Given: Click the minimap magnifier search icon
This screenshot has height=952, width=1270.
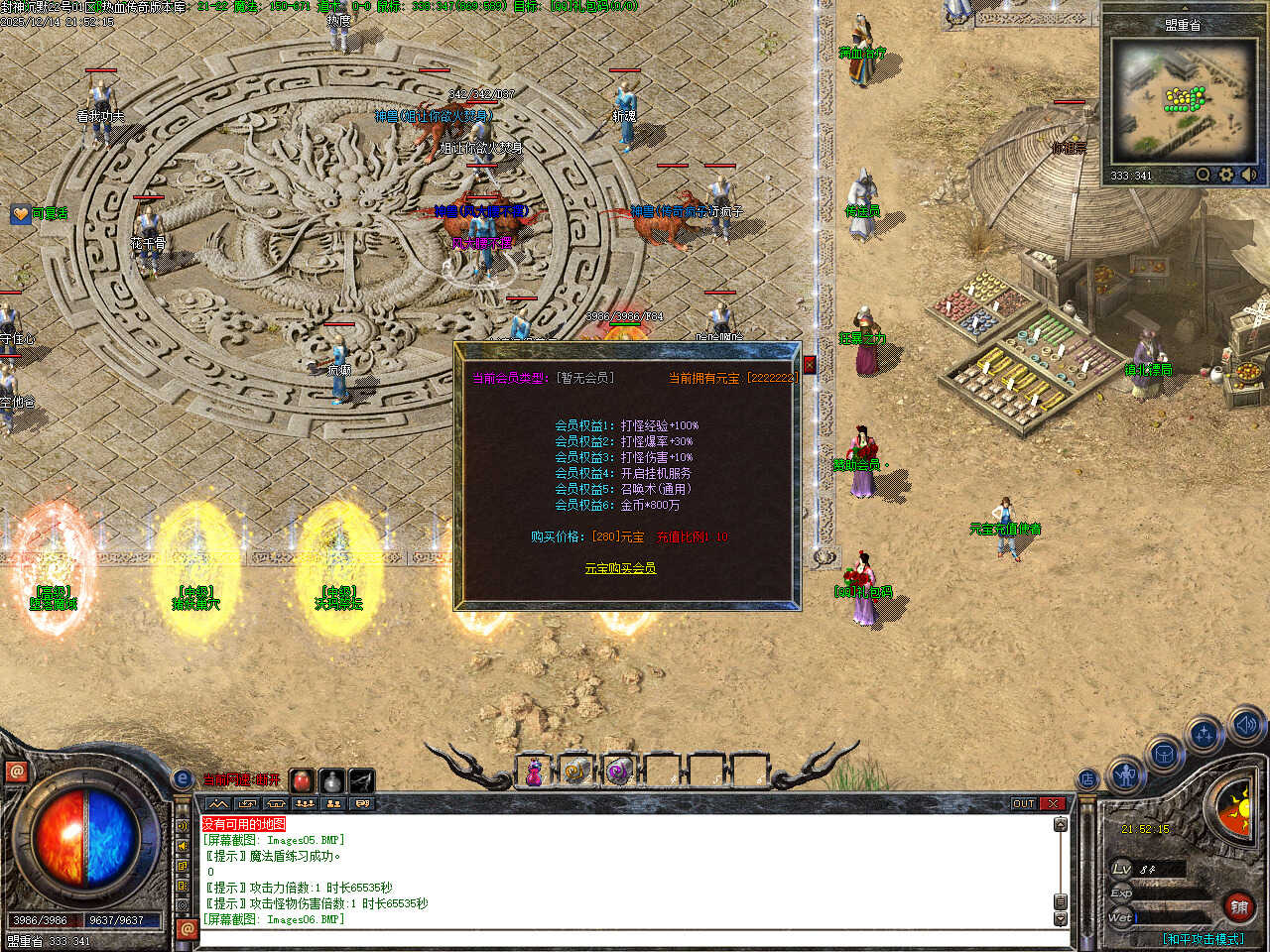Looking at the screenshot, I should pos(1204,175).
